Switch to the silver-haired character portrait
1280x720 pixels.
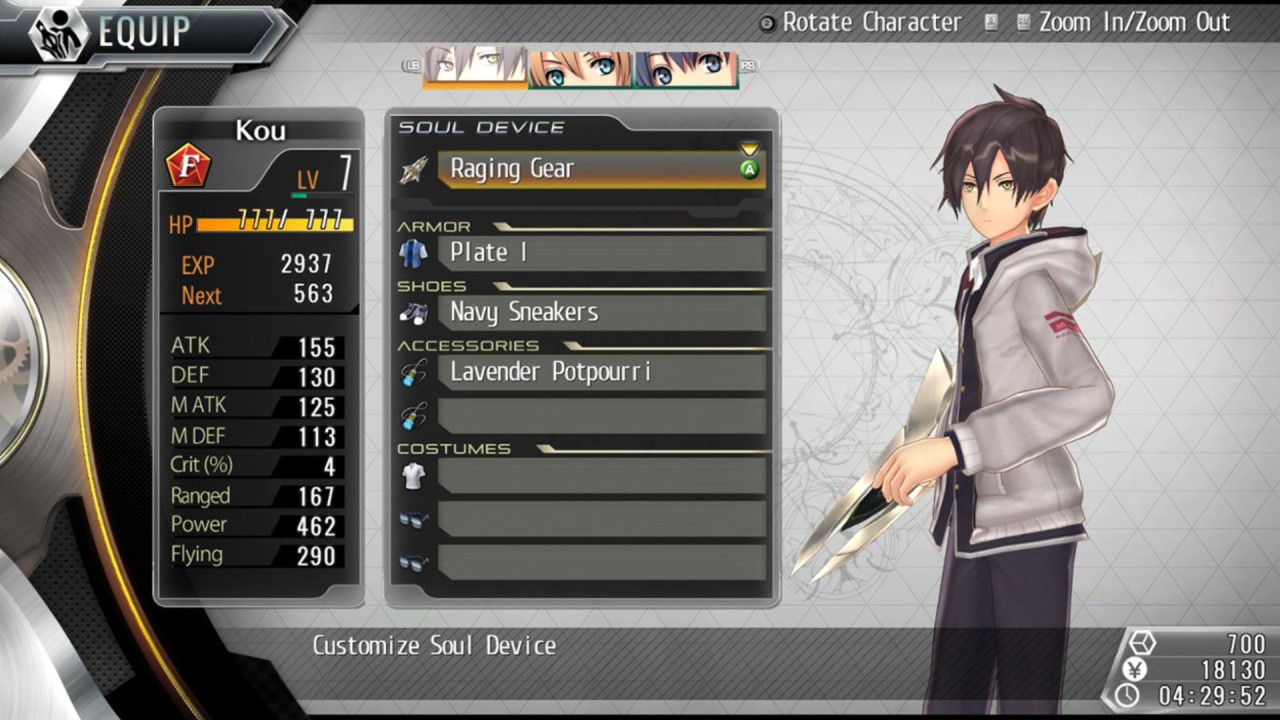[x=475, y=69]
